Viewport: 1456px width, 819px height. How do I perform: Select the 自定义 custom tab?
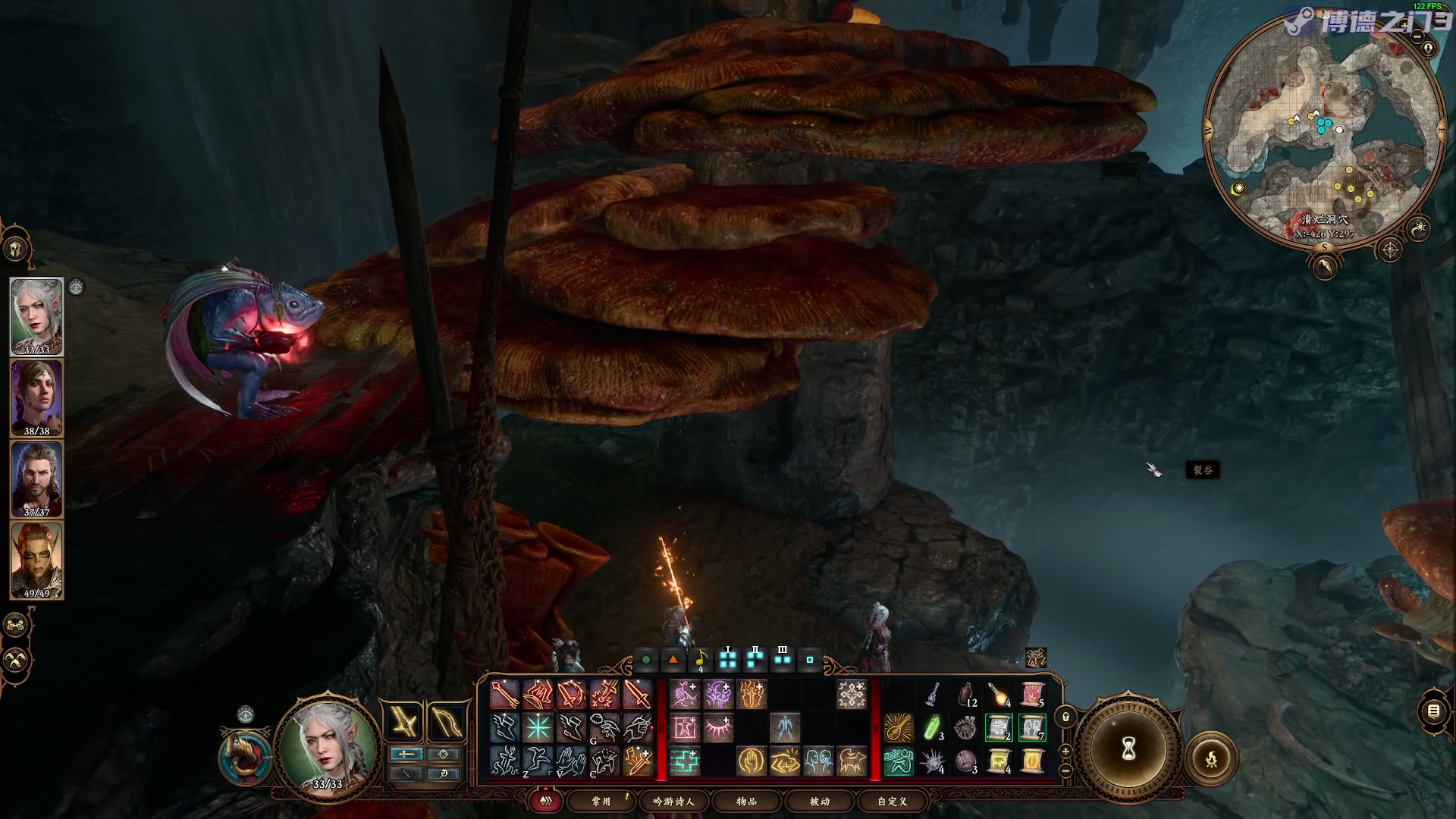click(892, 801)
